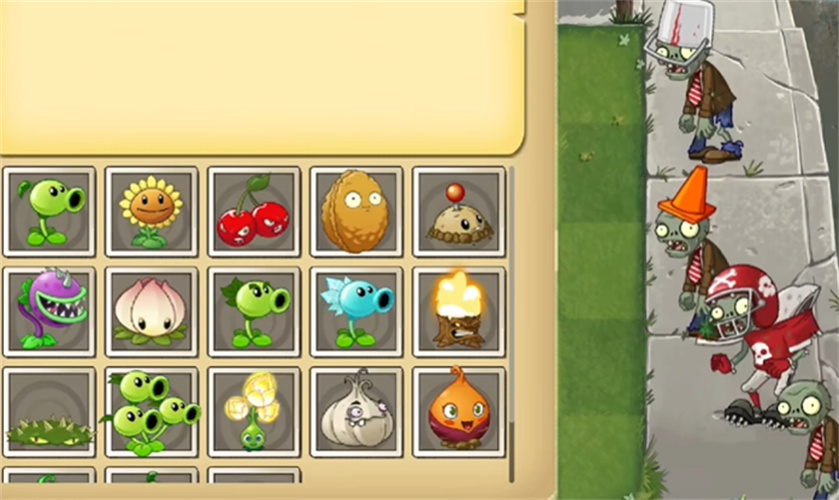Choose the Sunflower plant
Image resolution: width=839 pixels, height=500 pixels.
click(x=152, y=212)
